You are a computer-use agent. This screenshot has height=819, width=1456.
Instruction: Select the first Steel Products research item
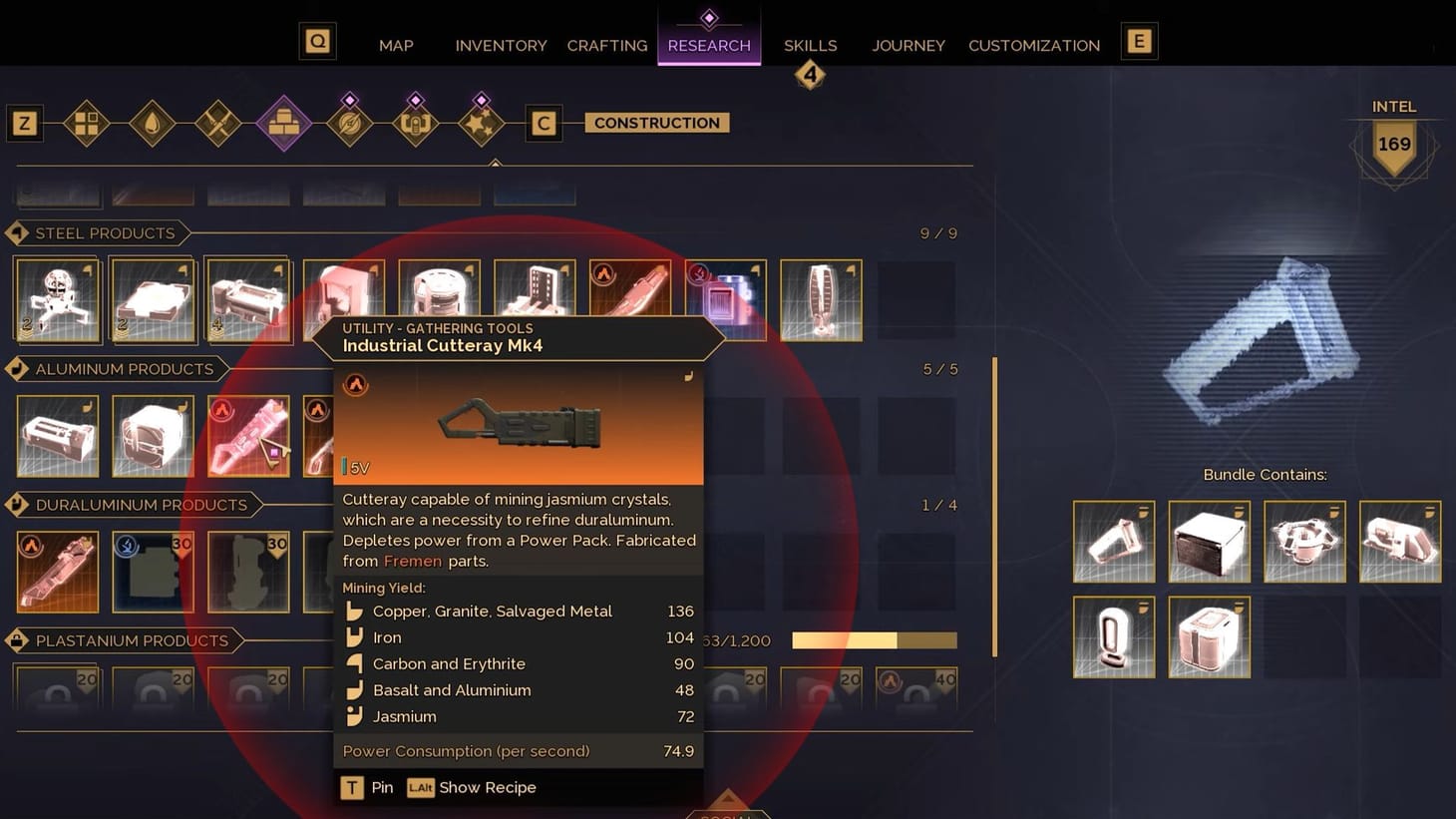click(x=57, y=298)
